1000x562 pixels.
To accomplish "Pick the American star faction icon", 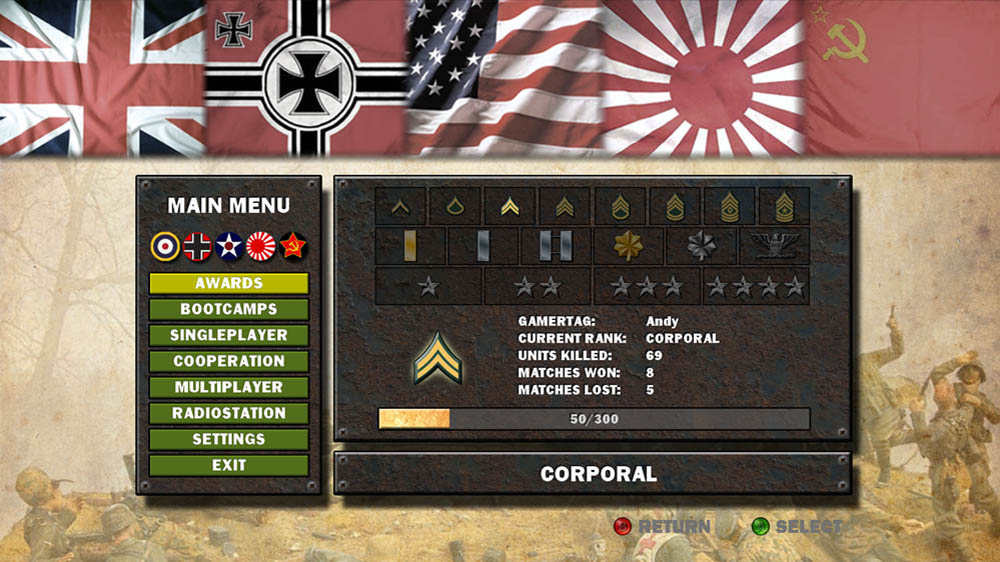I will pyautogui.click(x=229, y=246).
